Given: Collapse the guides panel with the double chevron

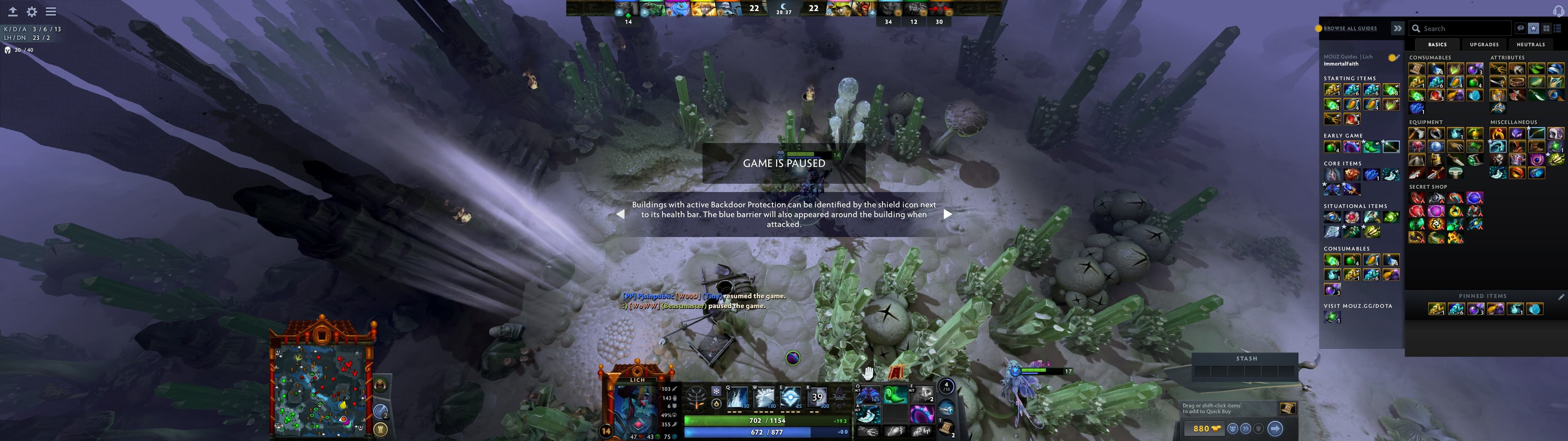Looking at the screenshot, I should (1398, 27).
